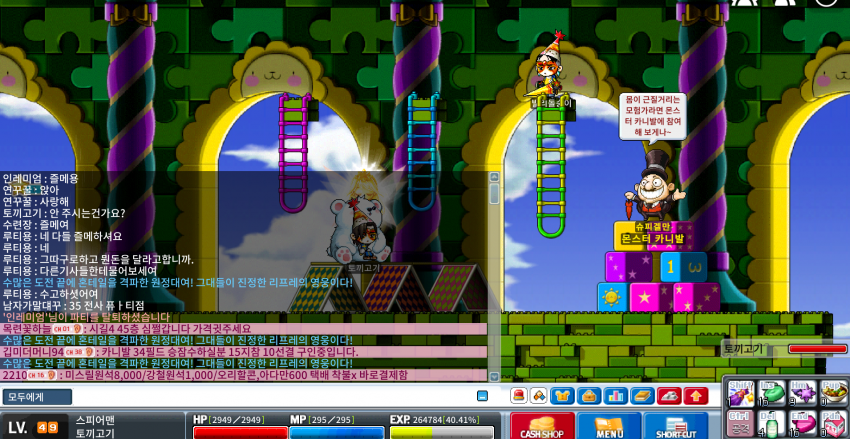Image resolution: width=850 pixels, height=439 pixels.
Task: Use the pink item in the End slot
Action: tap(803, 423)
